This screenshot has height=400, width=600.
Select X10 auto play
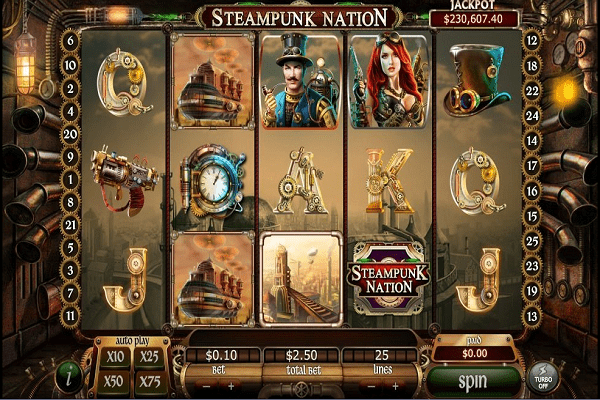click(114, 358)
